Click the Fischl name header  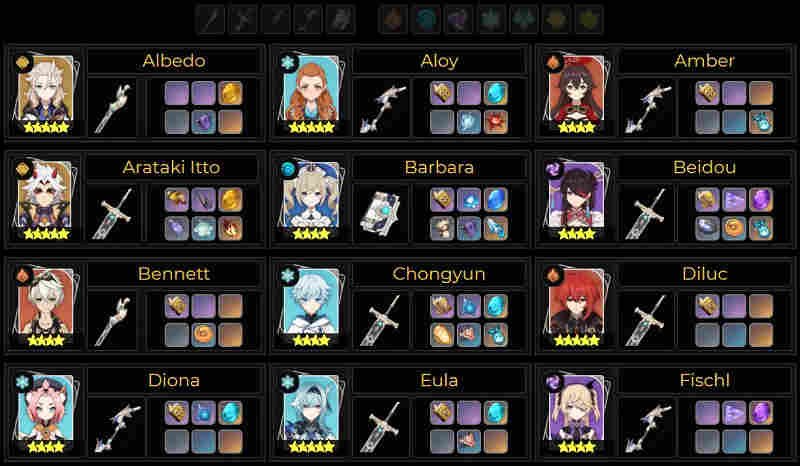click(704, 380)
